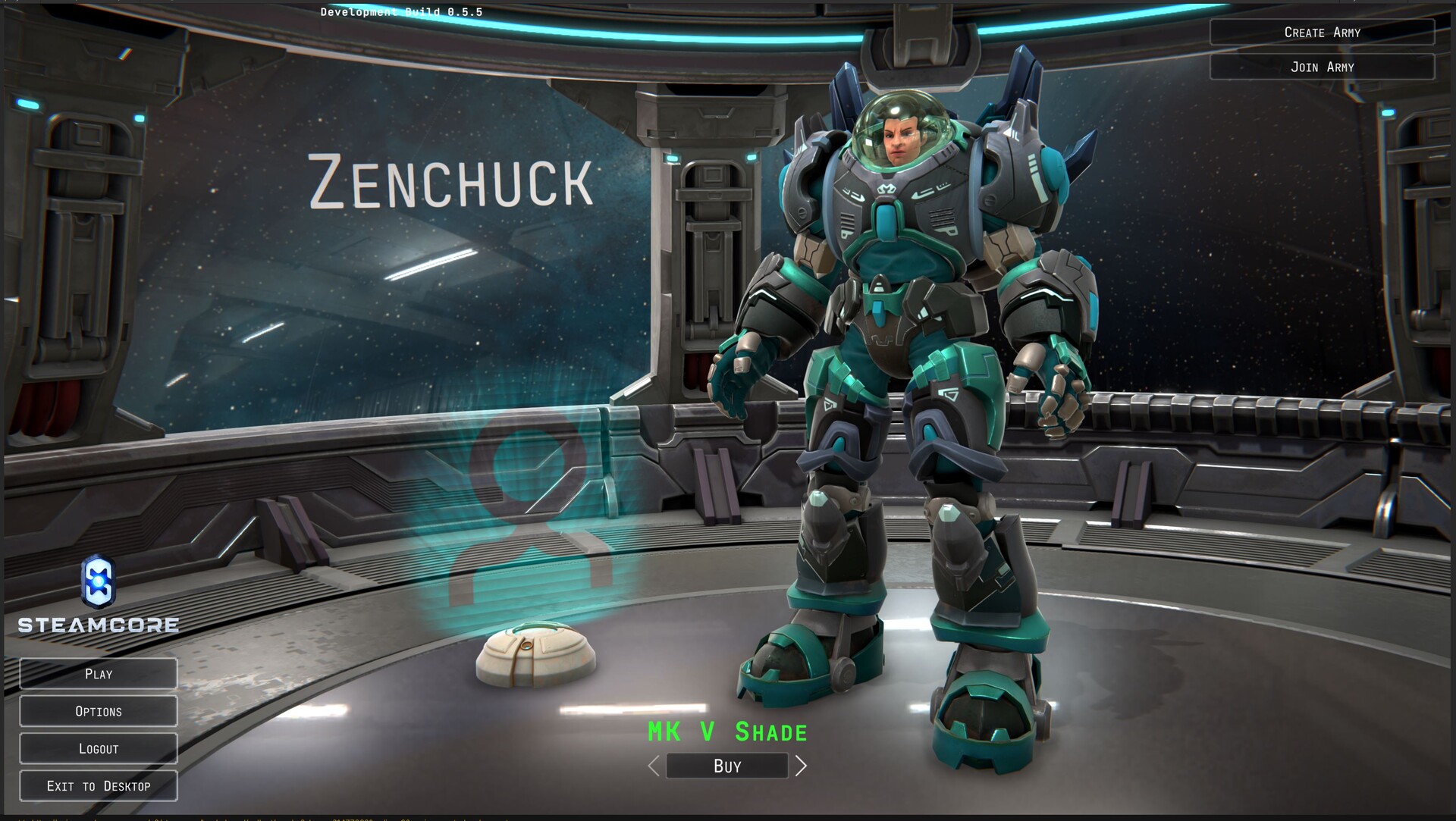Select Logout

coord(99,749)
